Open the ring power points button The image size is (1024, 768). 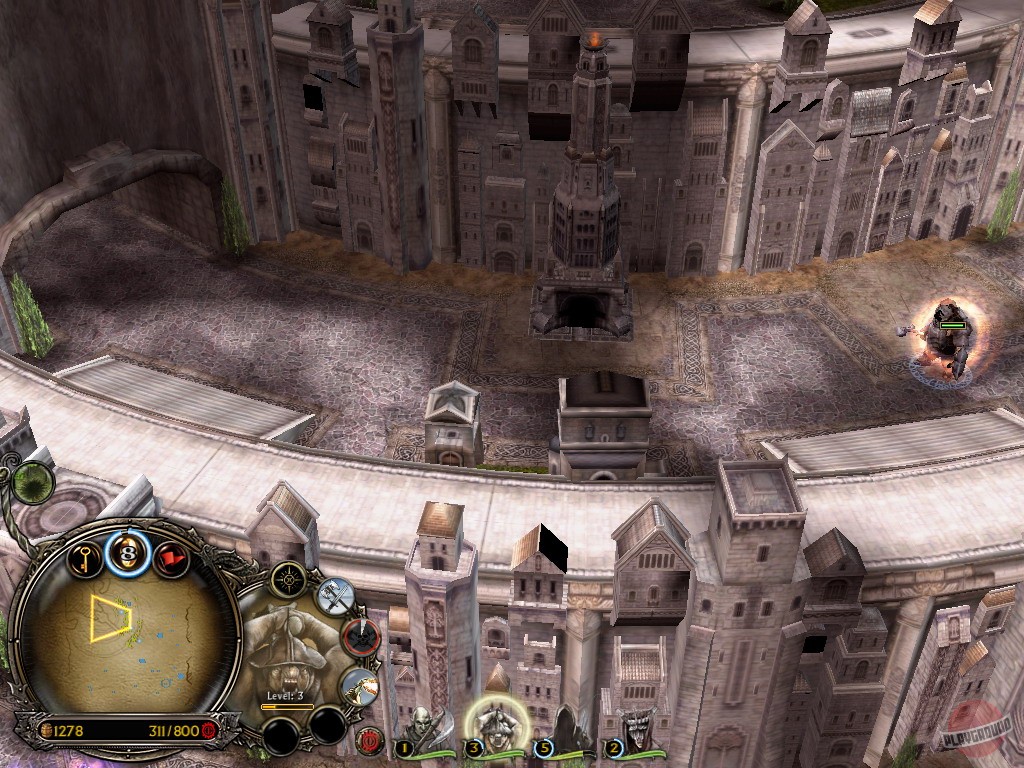coord(128,552)
